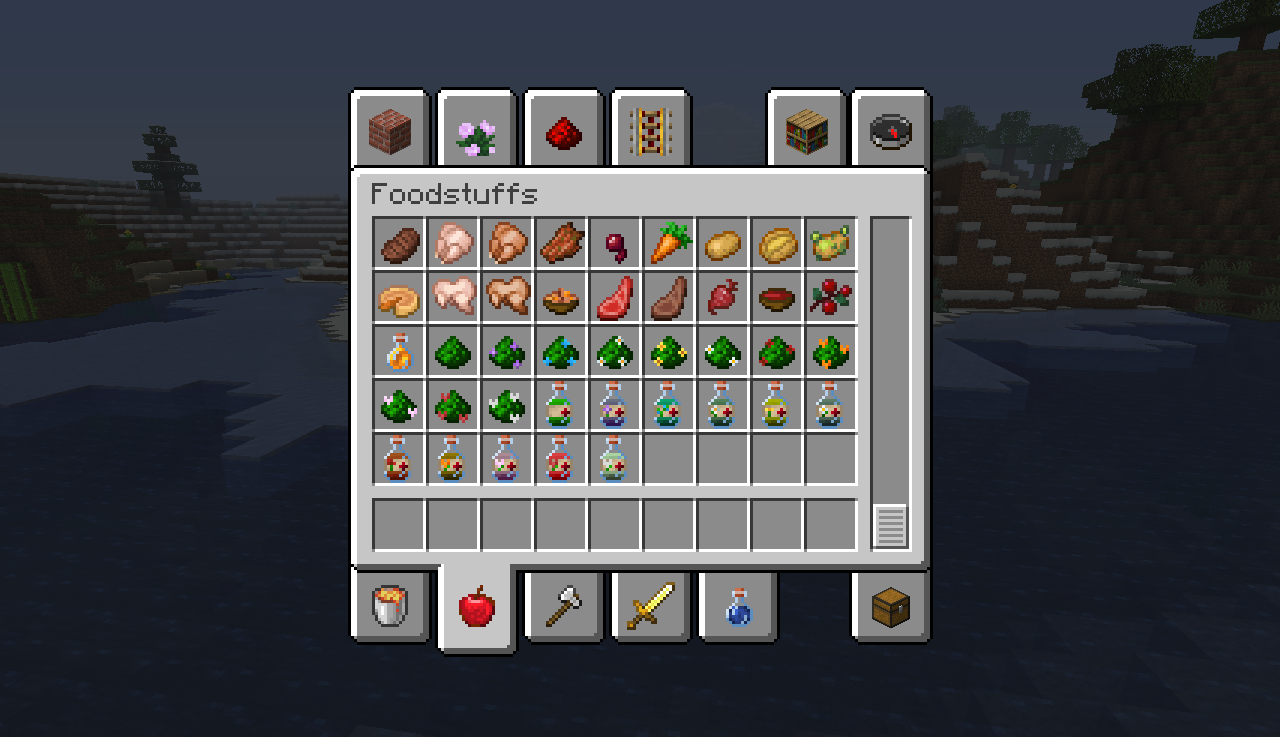
Task: Select the beetroot item
Action: click(x=615, y=245)
